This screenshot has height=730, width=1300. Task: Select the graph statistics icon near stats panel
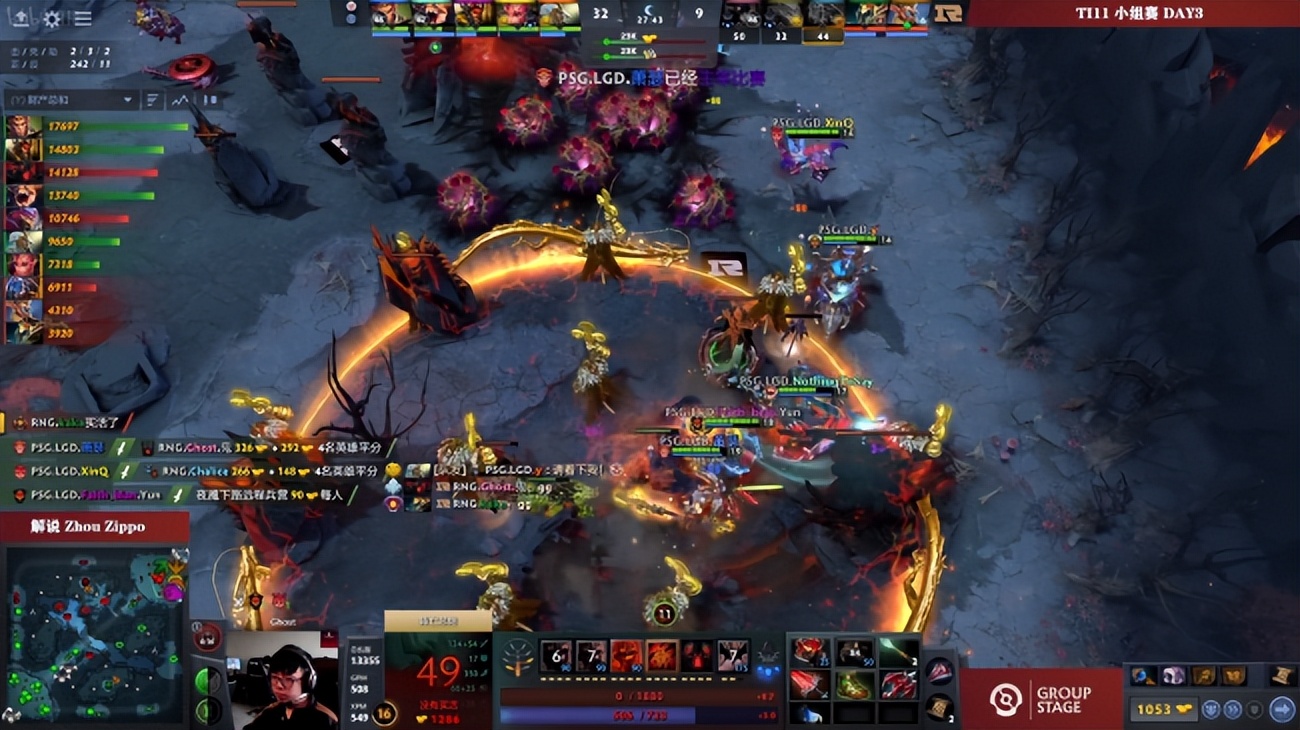(180, 100)
